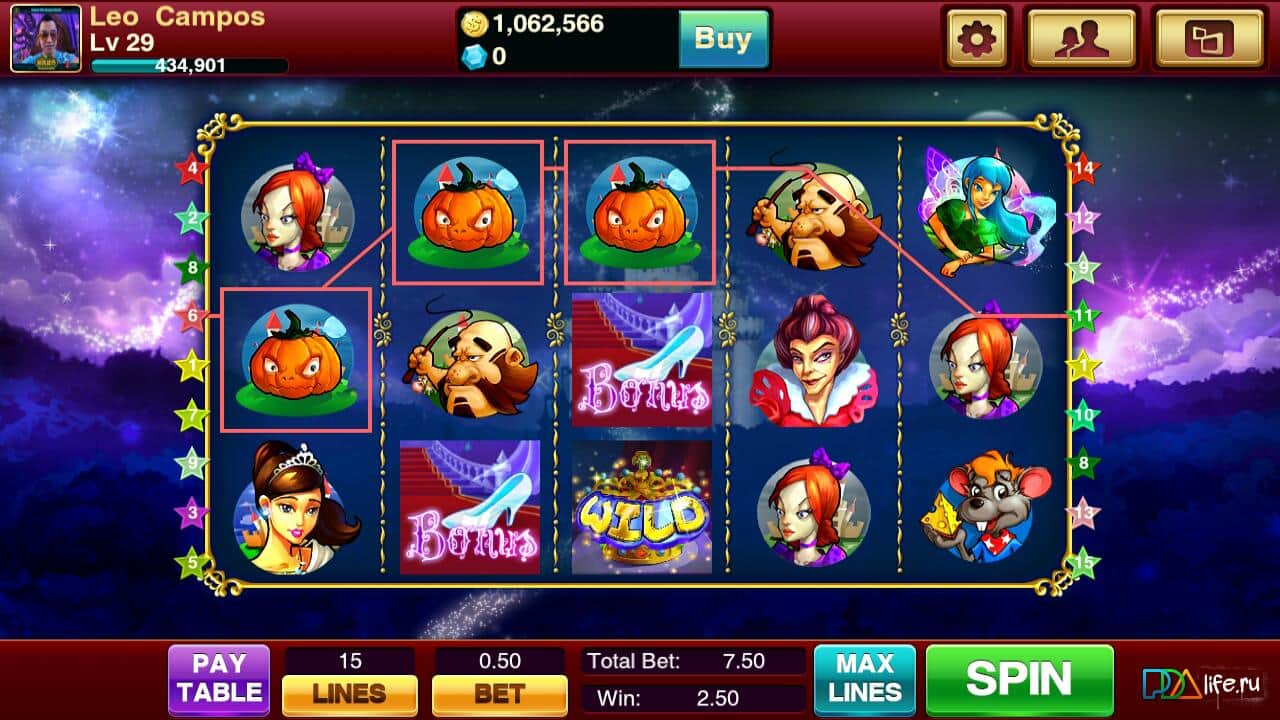Screen dimensions: 1280x720
Task: Adjust the Bet amount
Action: tap(499, 692)
